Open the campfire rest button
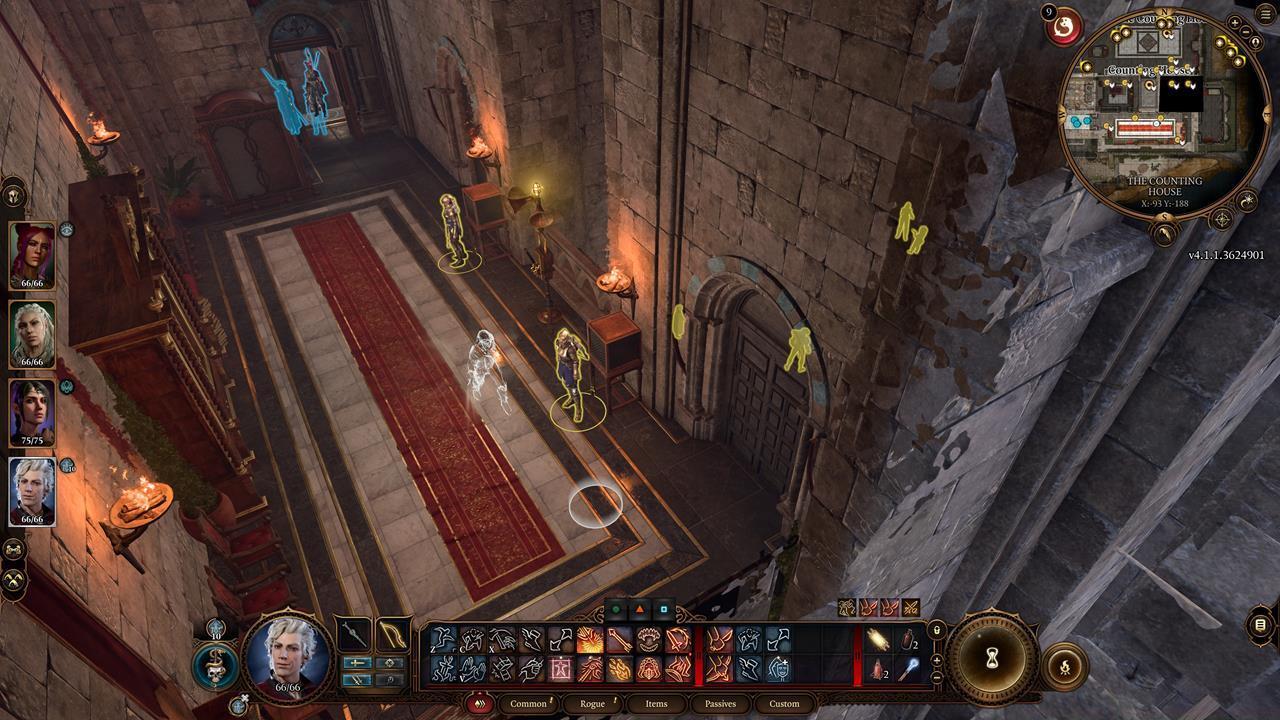The height and width of the screenshot is (720, 1280). pyautogui.click(x=1064, y=666)
